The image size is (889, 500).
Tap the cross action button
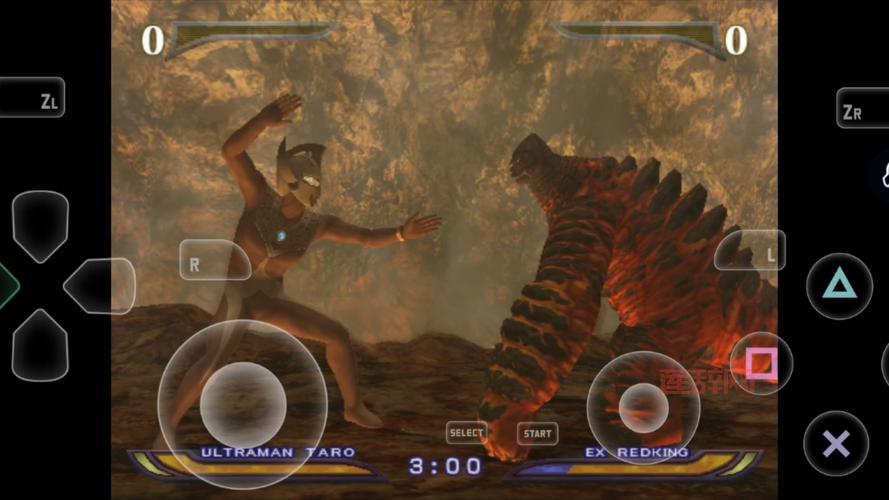[x=836, y=443]
